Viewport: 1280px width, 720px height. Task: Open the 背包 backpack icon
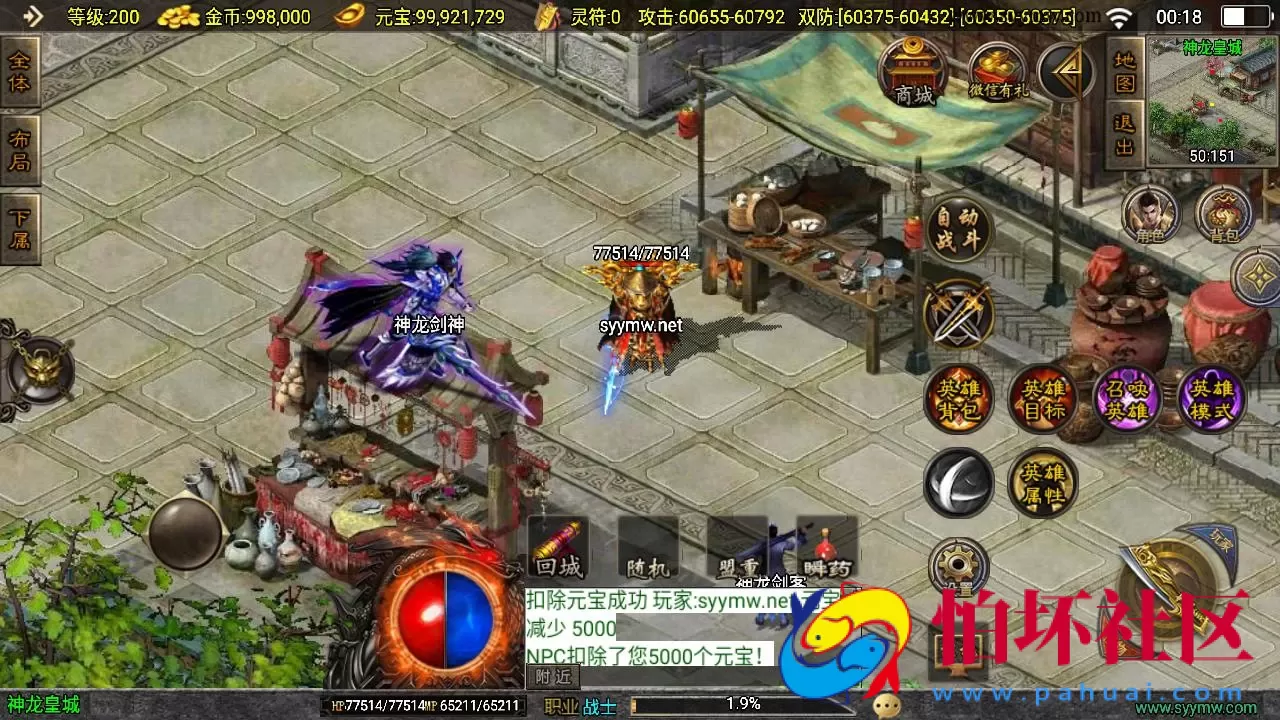tap(1225, 213)
